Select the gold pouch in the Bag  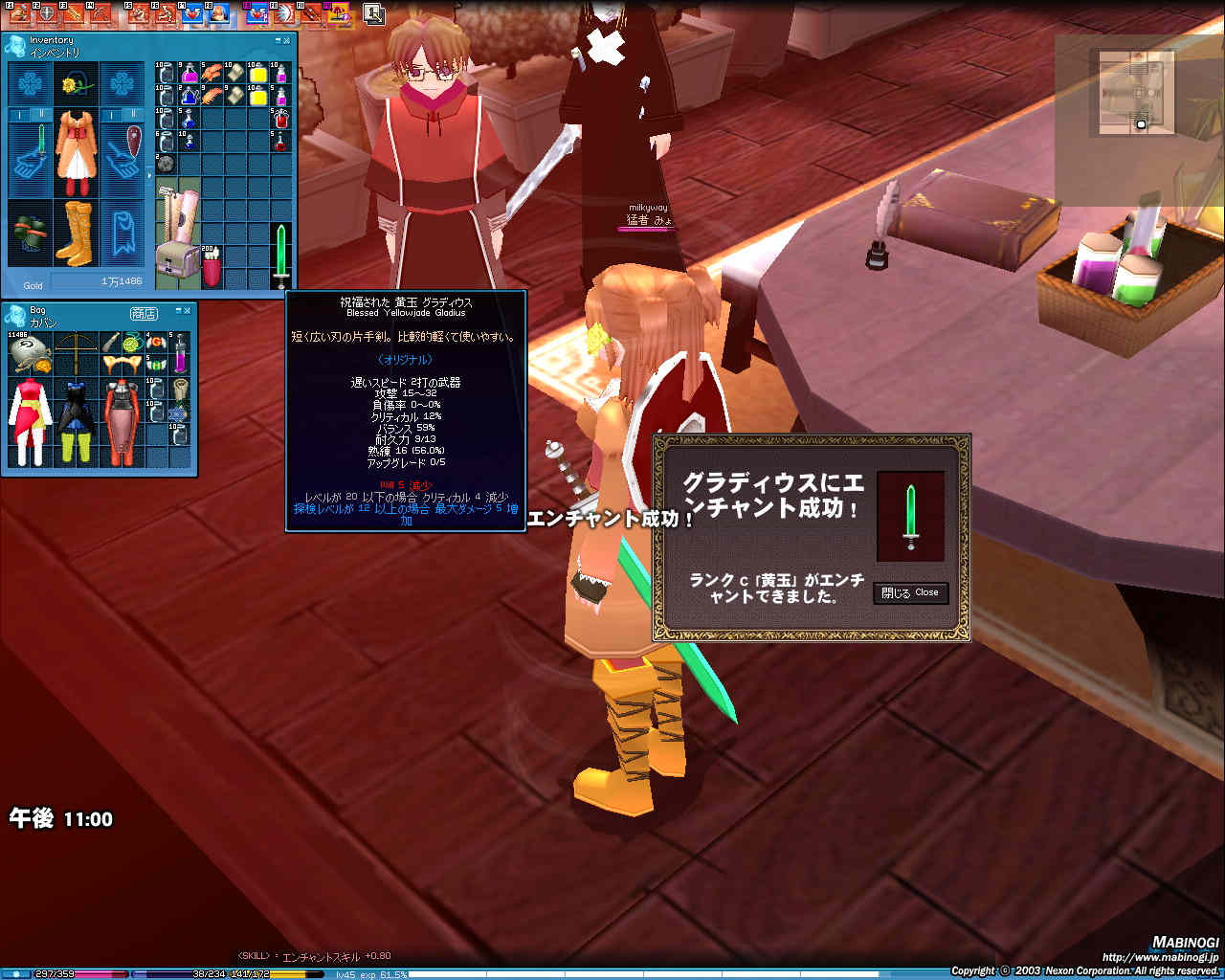(x=29, y=353)
